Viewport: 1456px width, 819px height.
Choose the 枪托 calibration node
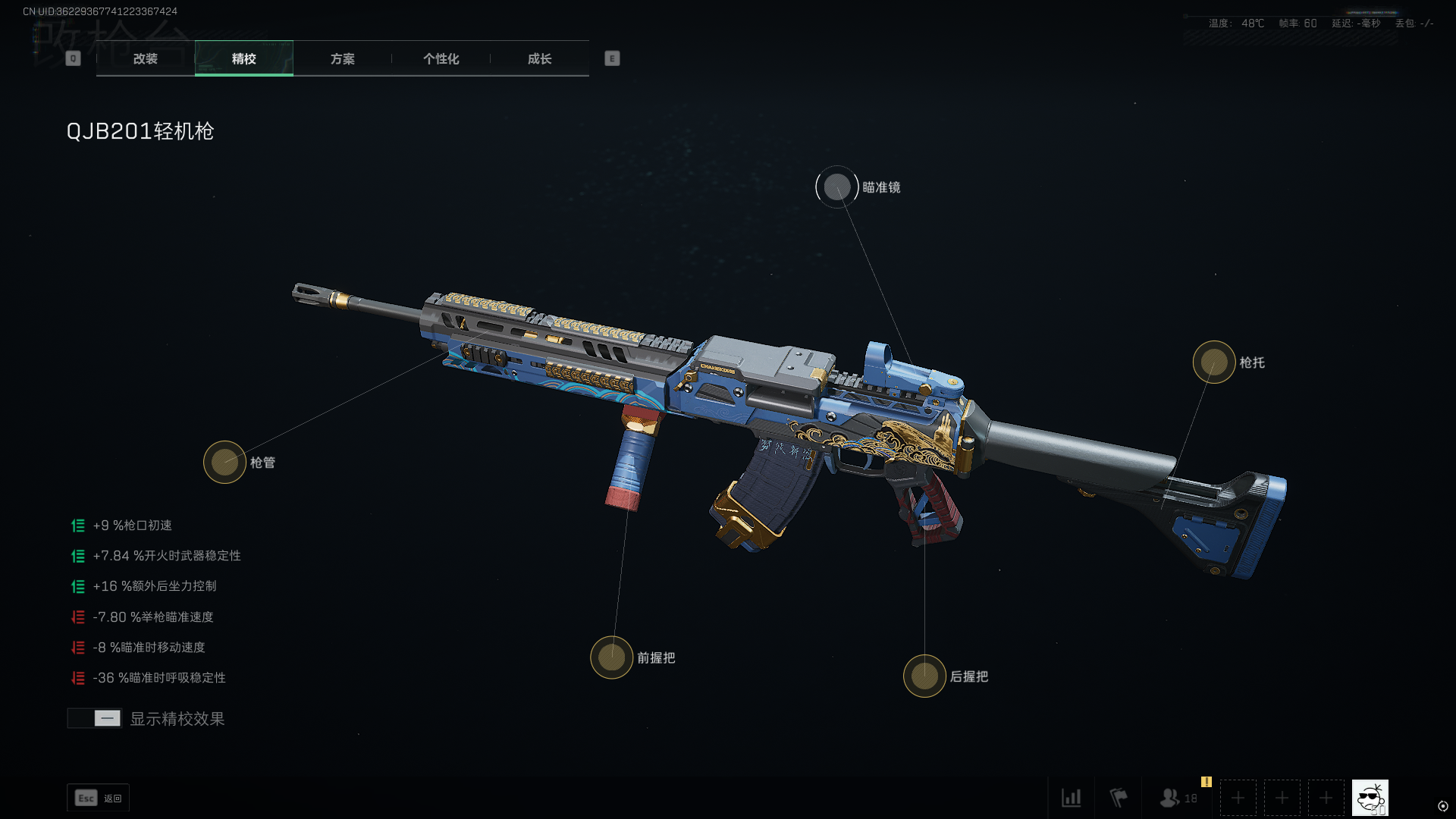[x=1213, y=362]
